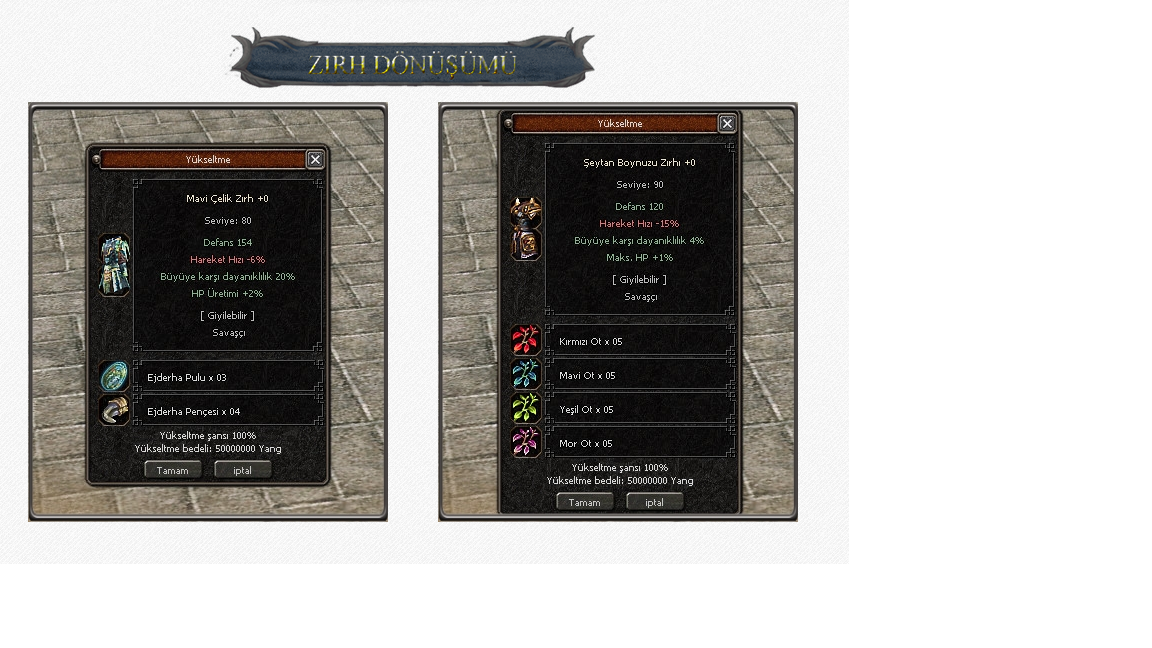This screenshot has height=648, width=1152.
Task: Cancel with İptal in Şeytan Boynuzu Zırhı window
Action: click(655, 502)
